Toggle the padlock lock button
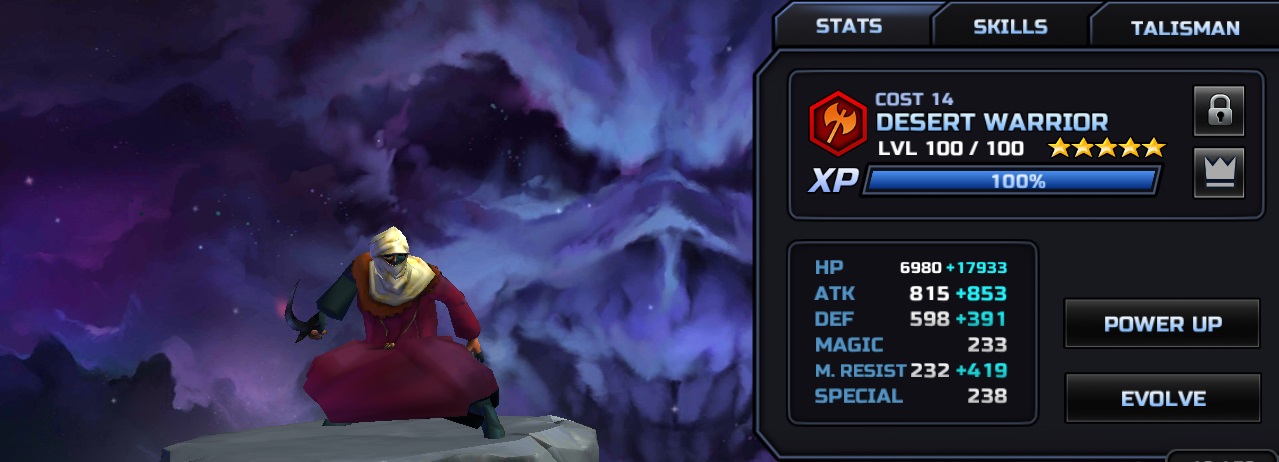 [1218, 110]
